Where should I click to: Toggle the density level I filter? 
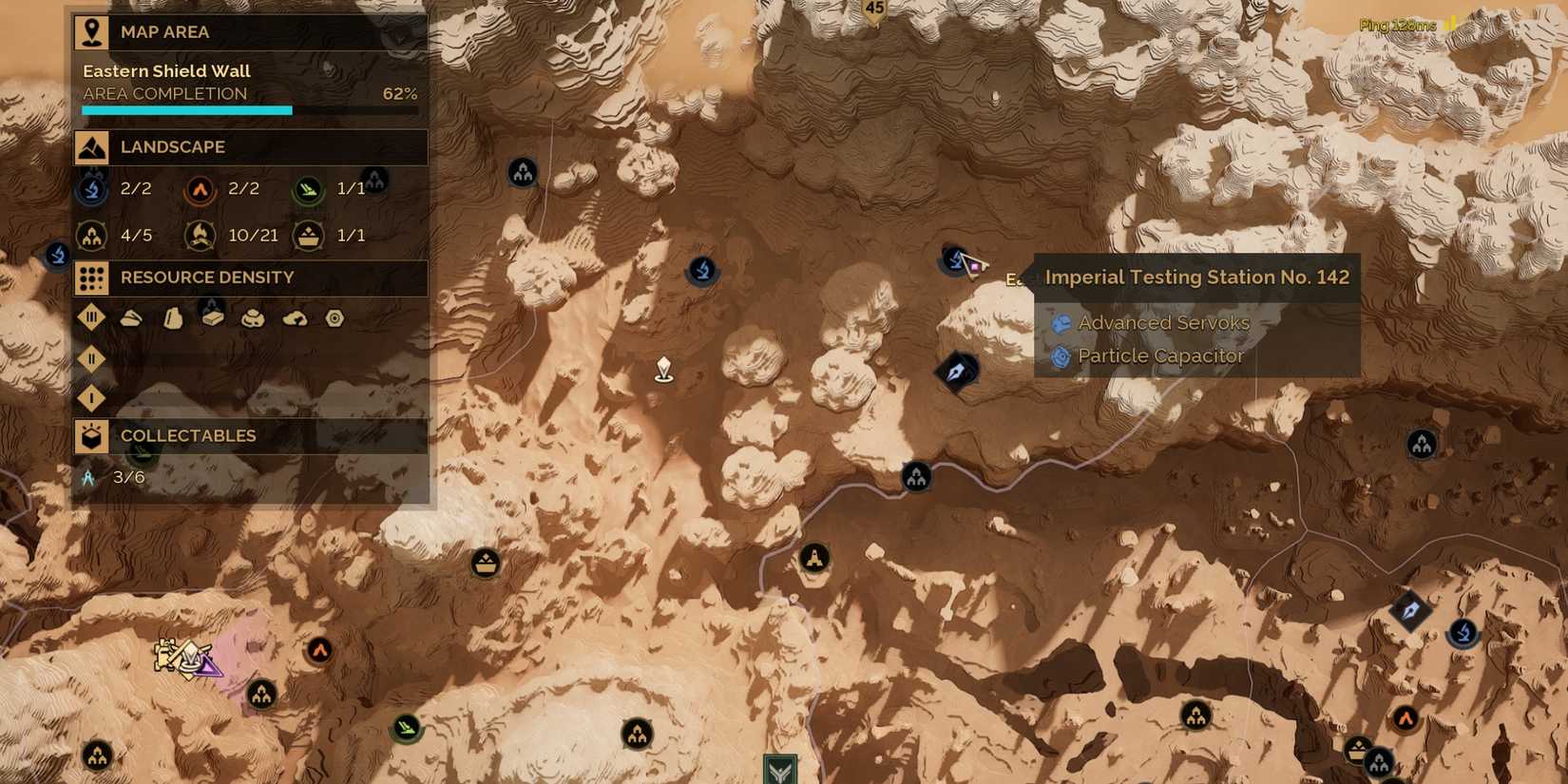point(91,398)
